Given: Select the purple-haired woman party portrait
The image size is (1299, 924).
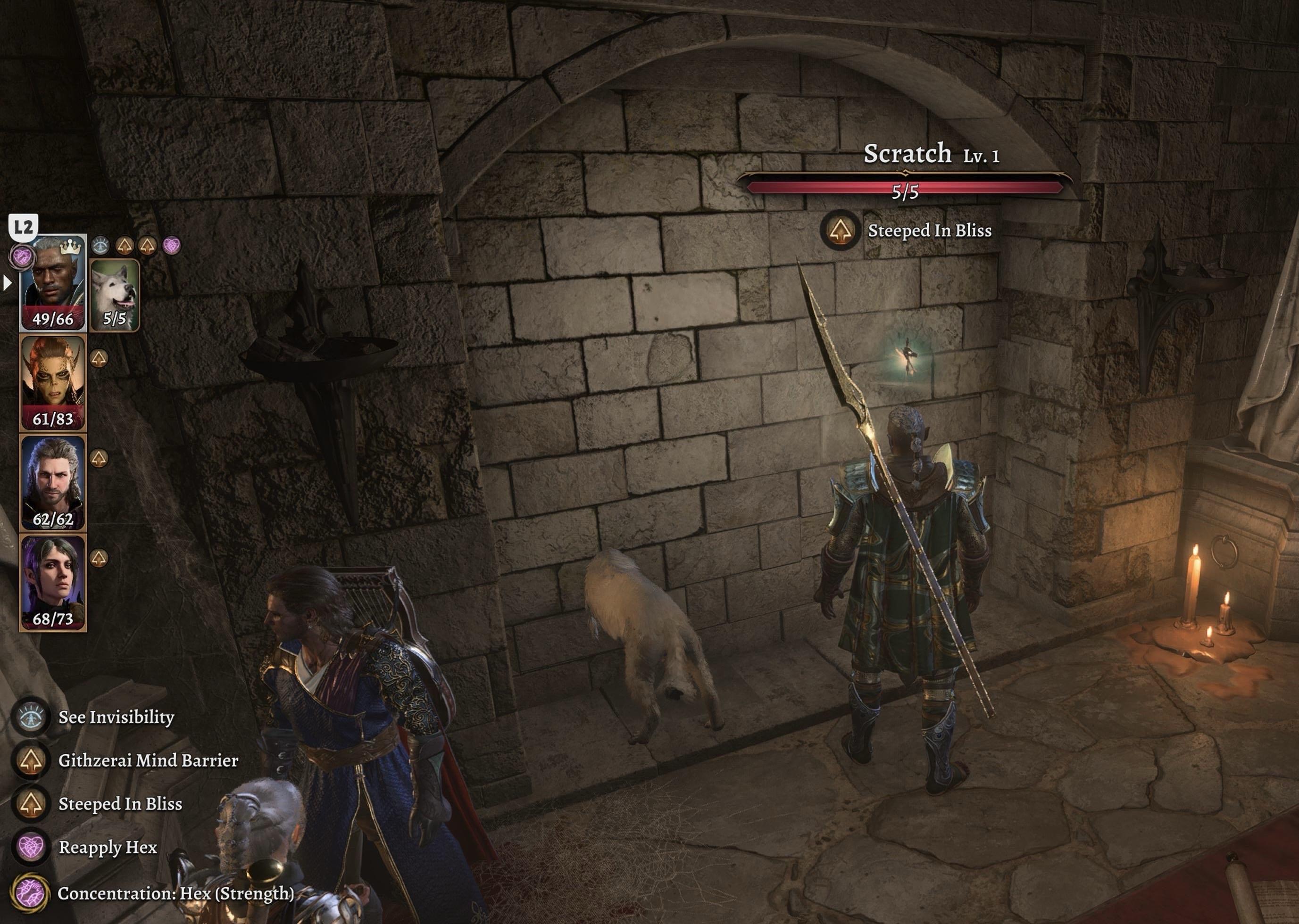Looking at the screenshot, I should (53, 583).
